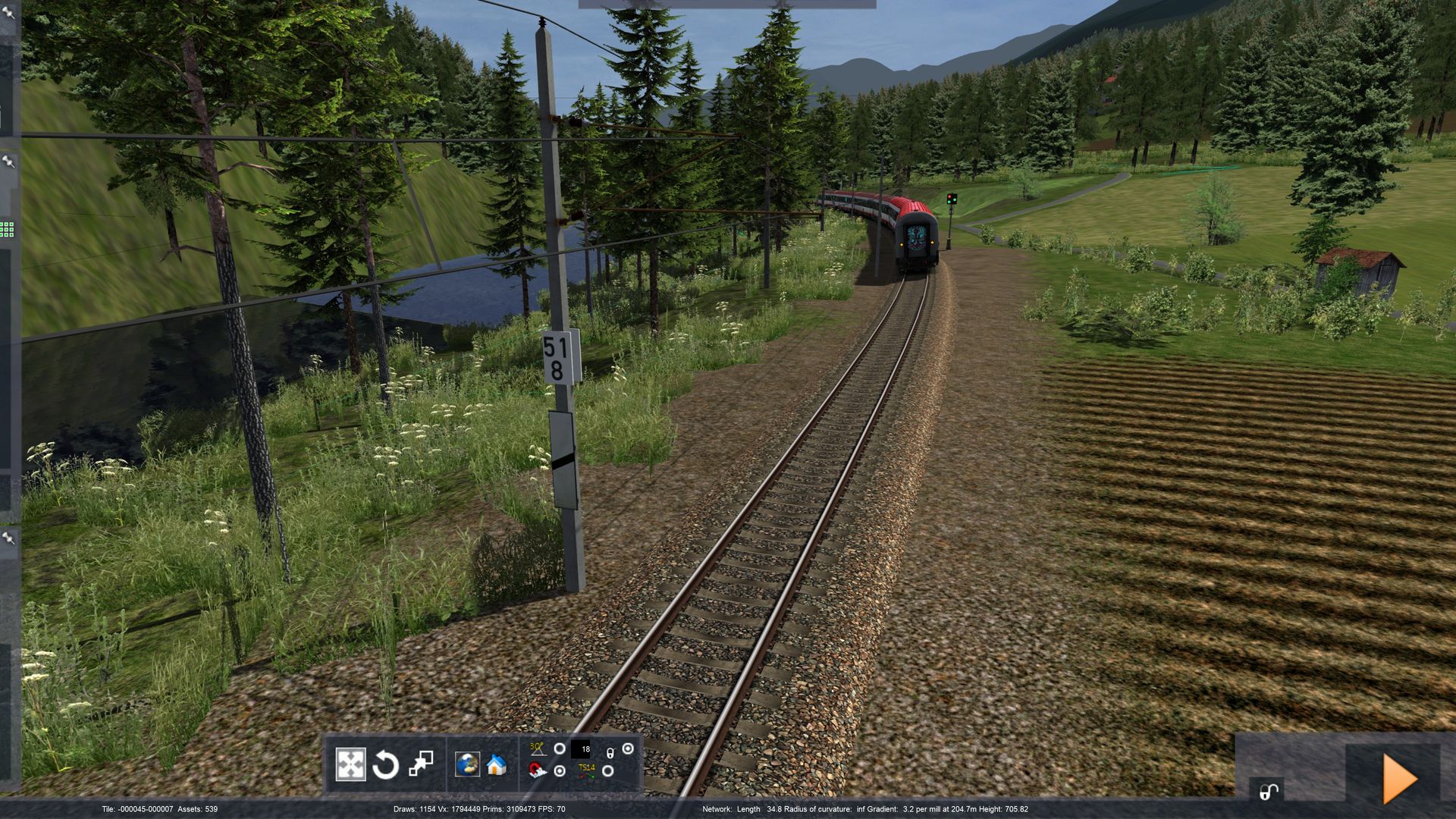Activate the circular arrow rotate tool

385,764
